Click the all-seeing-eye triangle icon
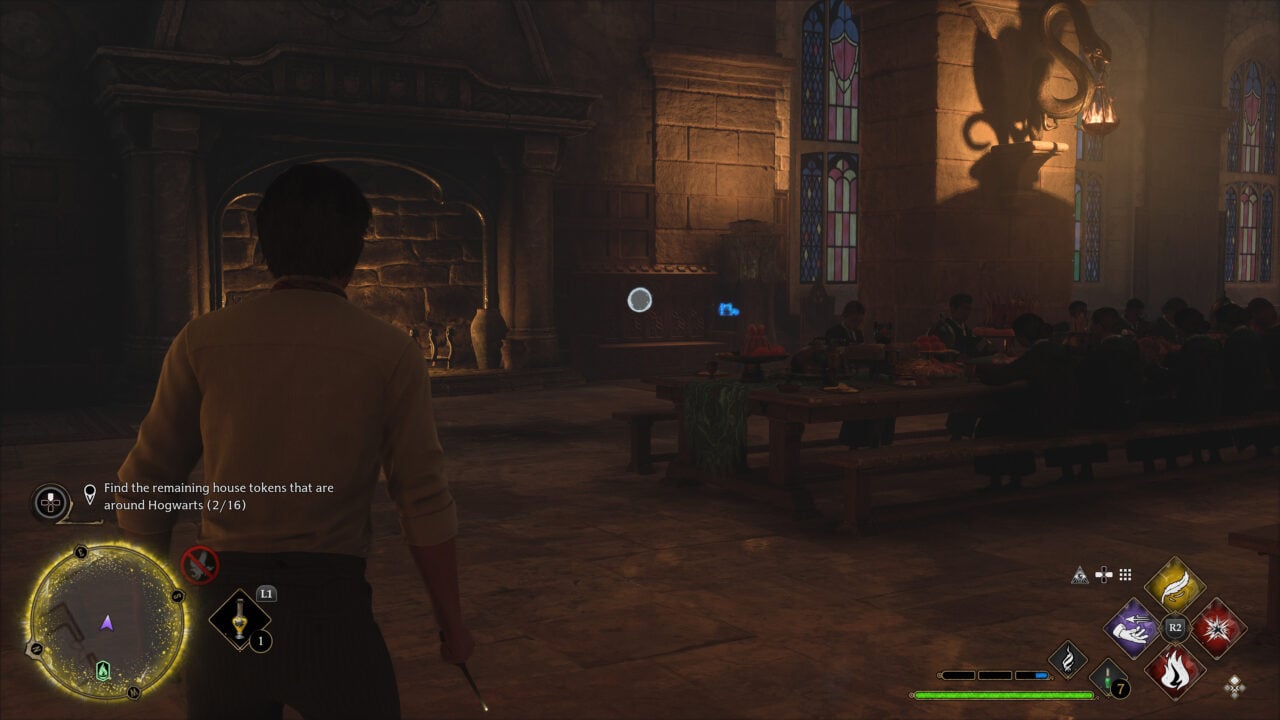Viewport: 1280px width, 720px height. pos(1079,574)
